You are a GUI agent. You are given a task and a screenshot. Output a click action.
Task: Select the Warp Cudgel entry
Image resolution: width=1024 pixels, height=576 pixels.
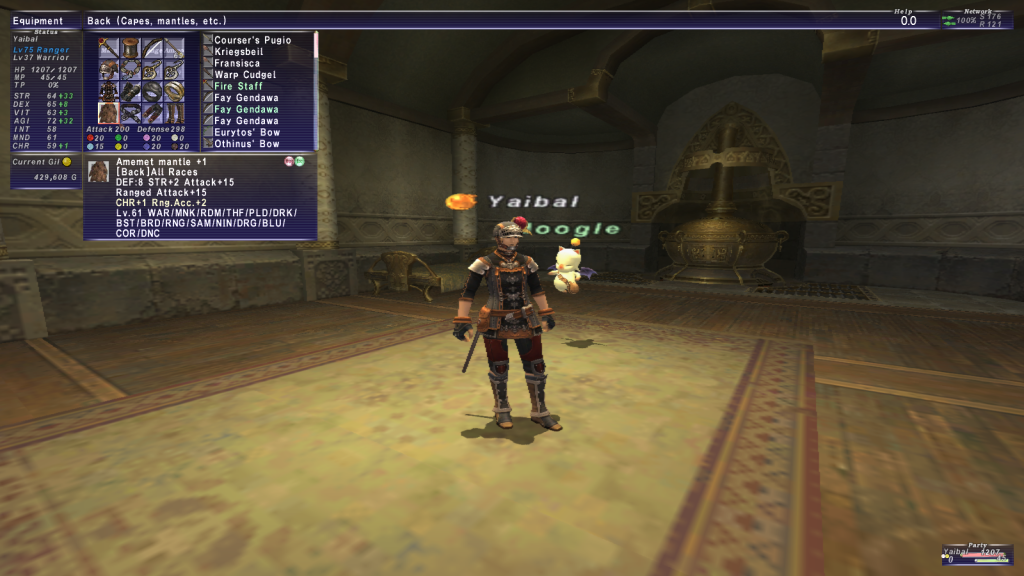pos(245,75)
